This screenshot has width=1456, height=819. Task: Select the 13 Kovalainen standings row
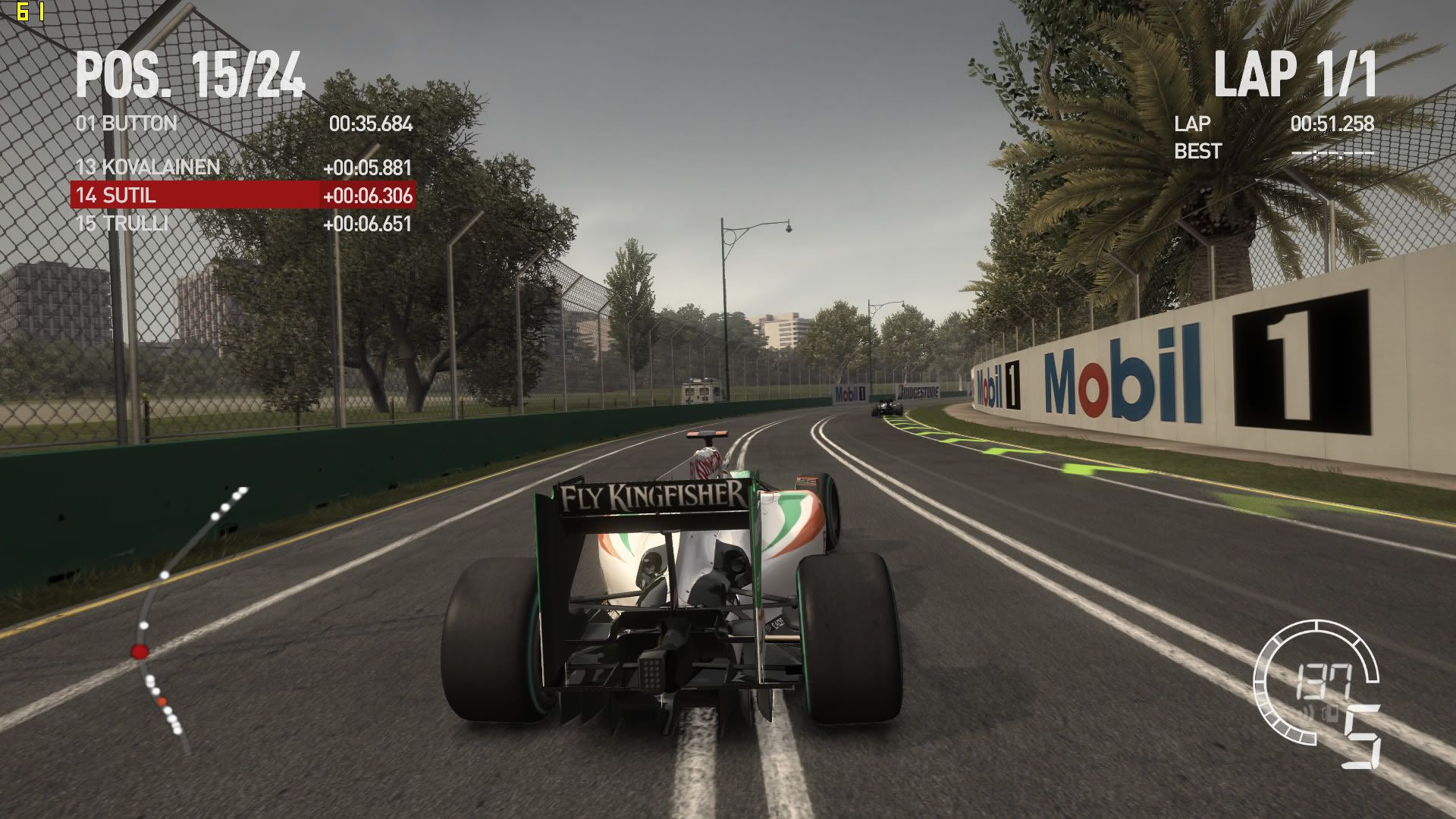(x=243, y=167)
